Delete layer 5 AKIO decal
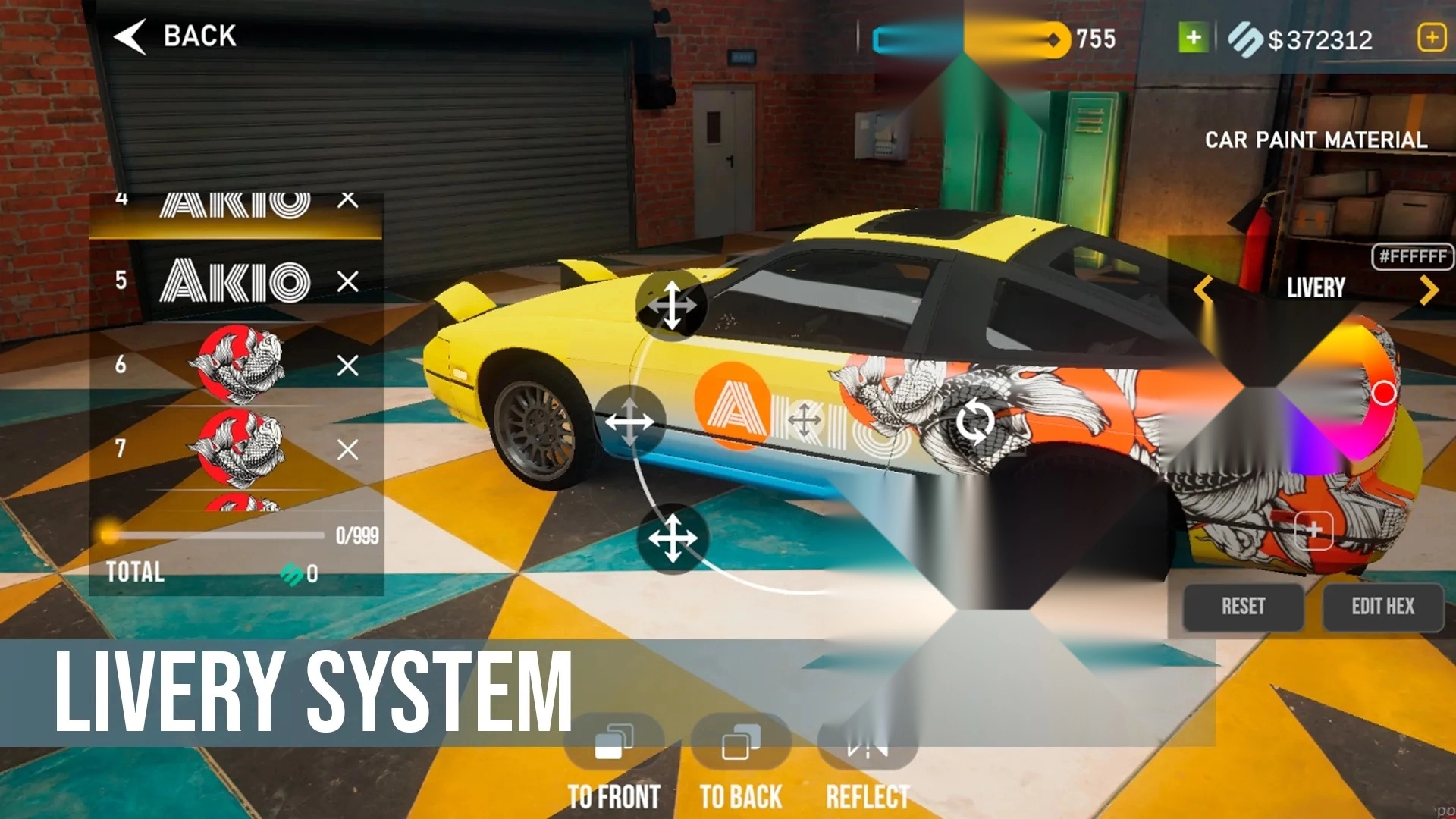 348,281
